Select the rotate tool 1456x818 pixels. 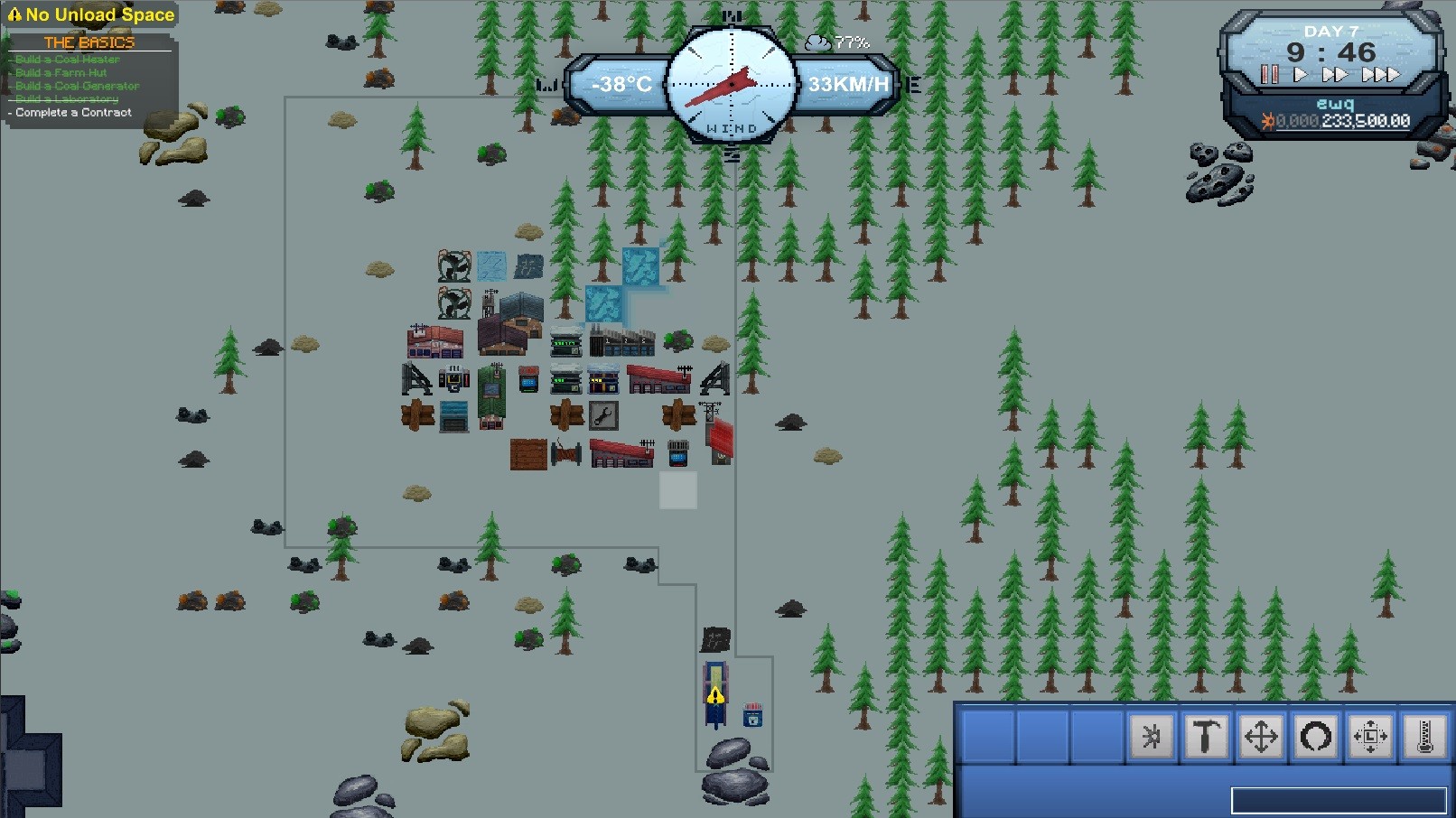(x=1317, y=736)
